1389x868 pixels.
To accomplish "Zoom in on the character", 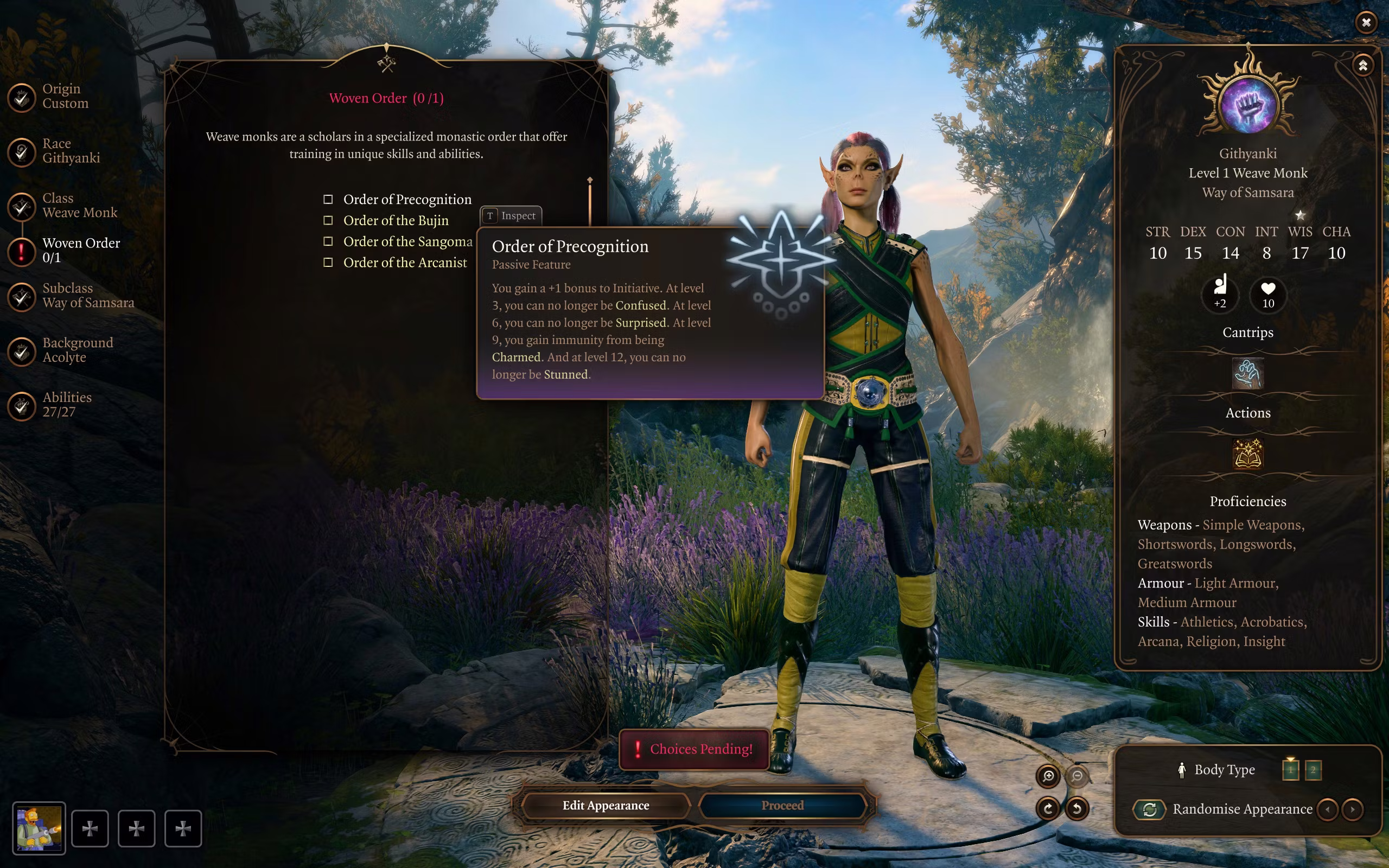I will coord(1048,776).
